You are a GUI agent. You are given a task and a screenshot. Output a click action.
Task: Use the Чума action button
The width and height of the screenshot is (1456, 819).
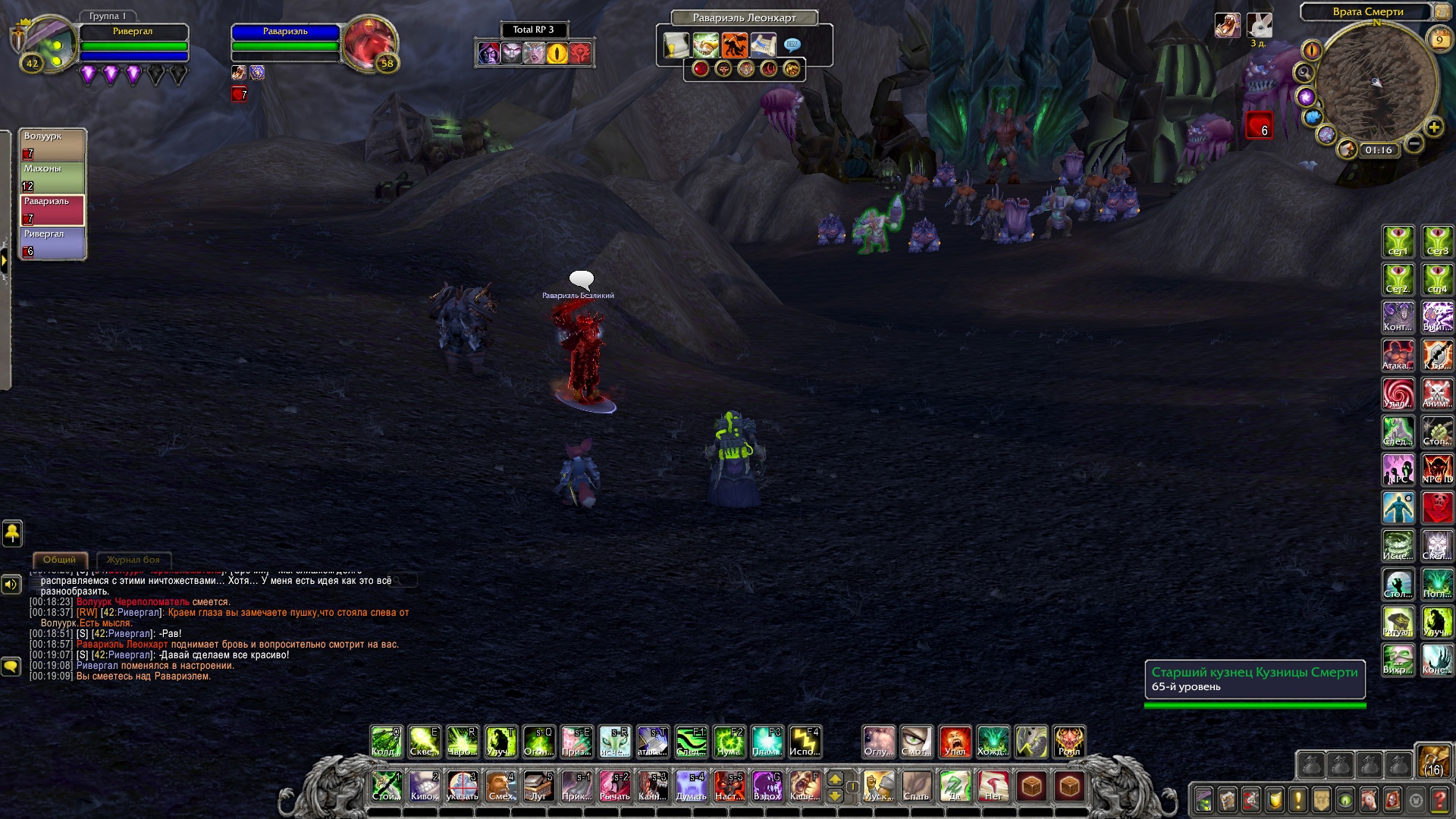(x=729, y=742)
